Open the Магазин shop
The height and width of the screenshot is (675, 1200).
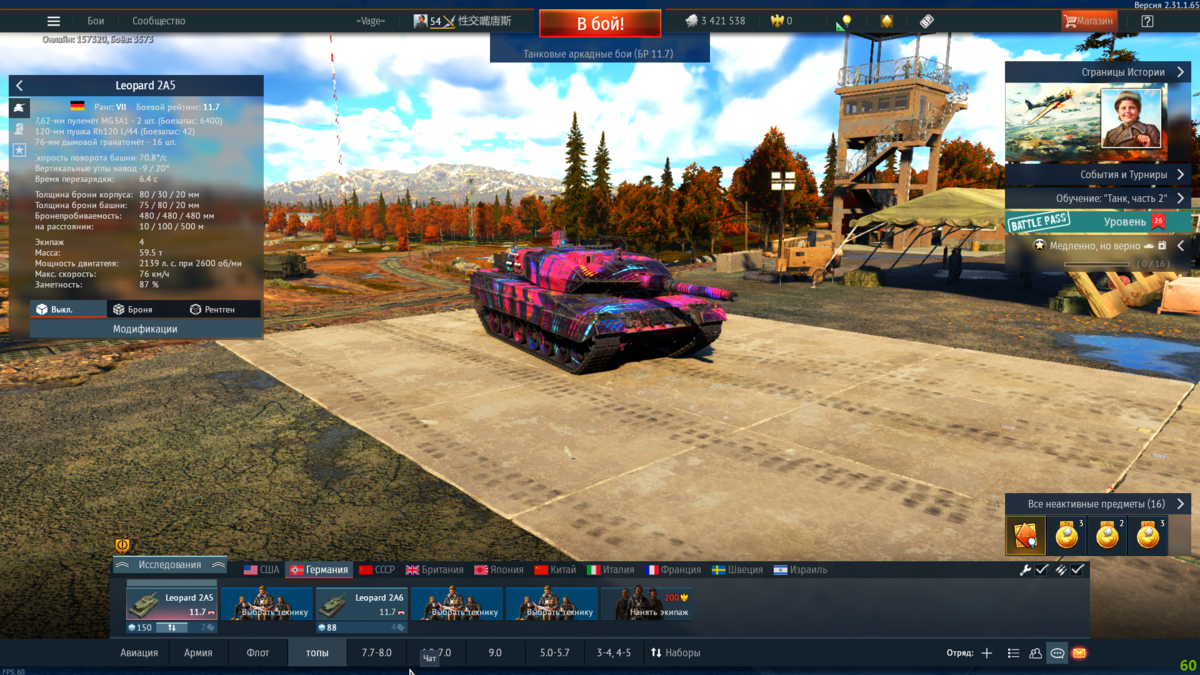pyautogui.click(x=1089, y=21)
